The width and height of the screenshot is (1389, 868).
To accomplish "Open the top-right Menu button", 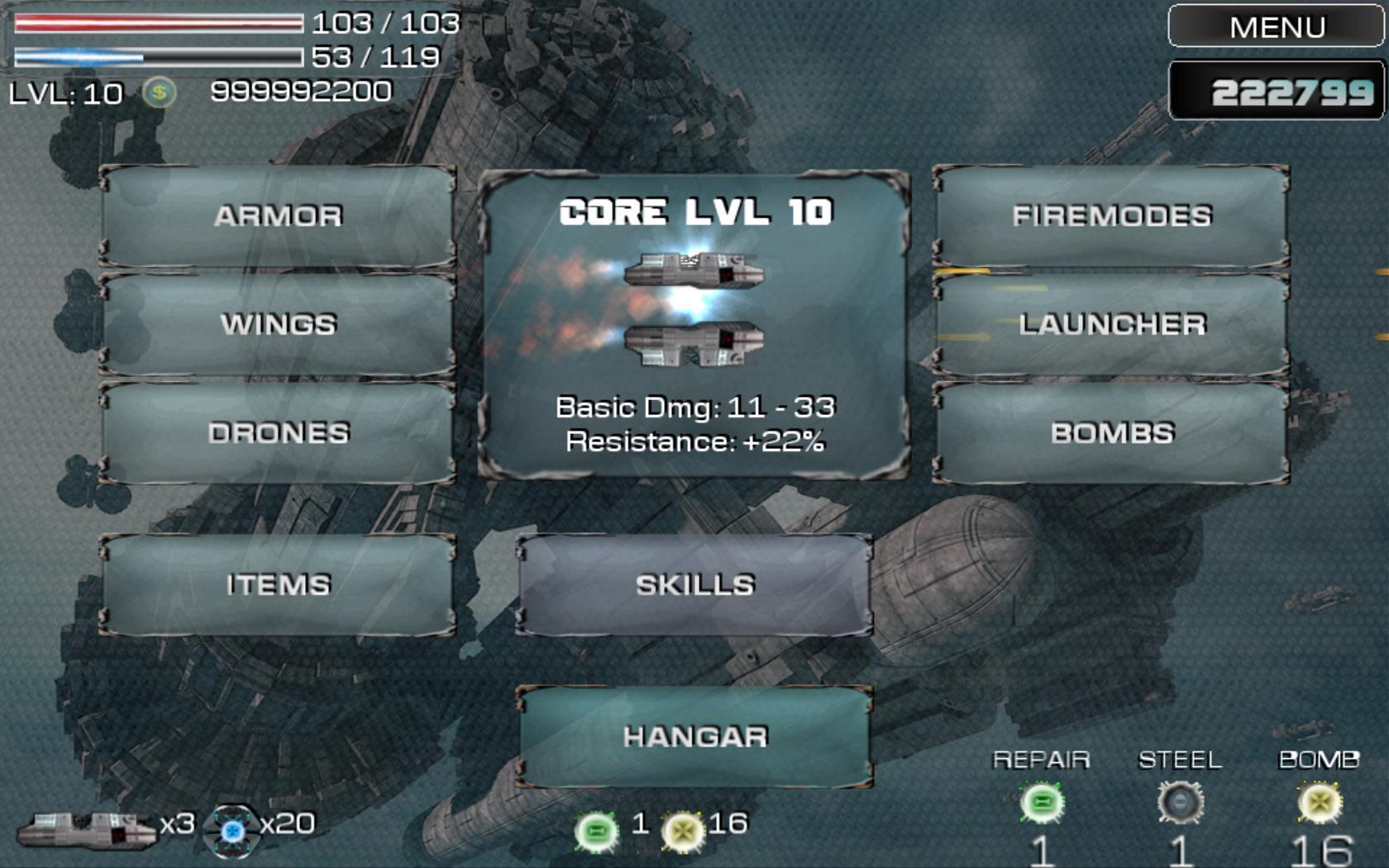I will pos(1276,27).
